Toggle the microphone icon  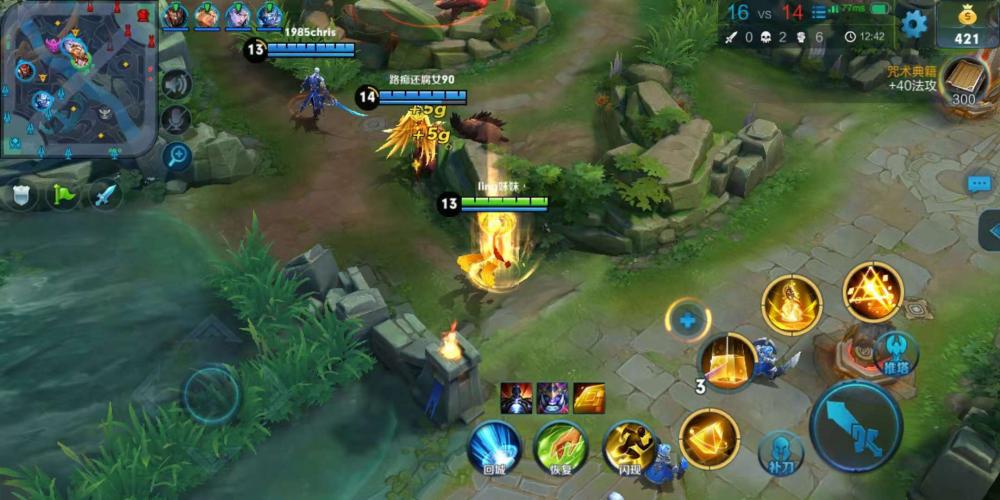click(x=176, y=119)
